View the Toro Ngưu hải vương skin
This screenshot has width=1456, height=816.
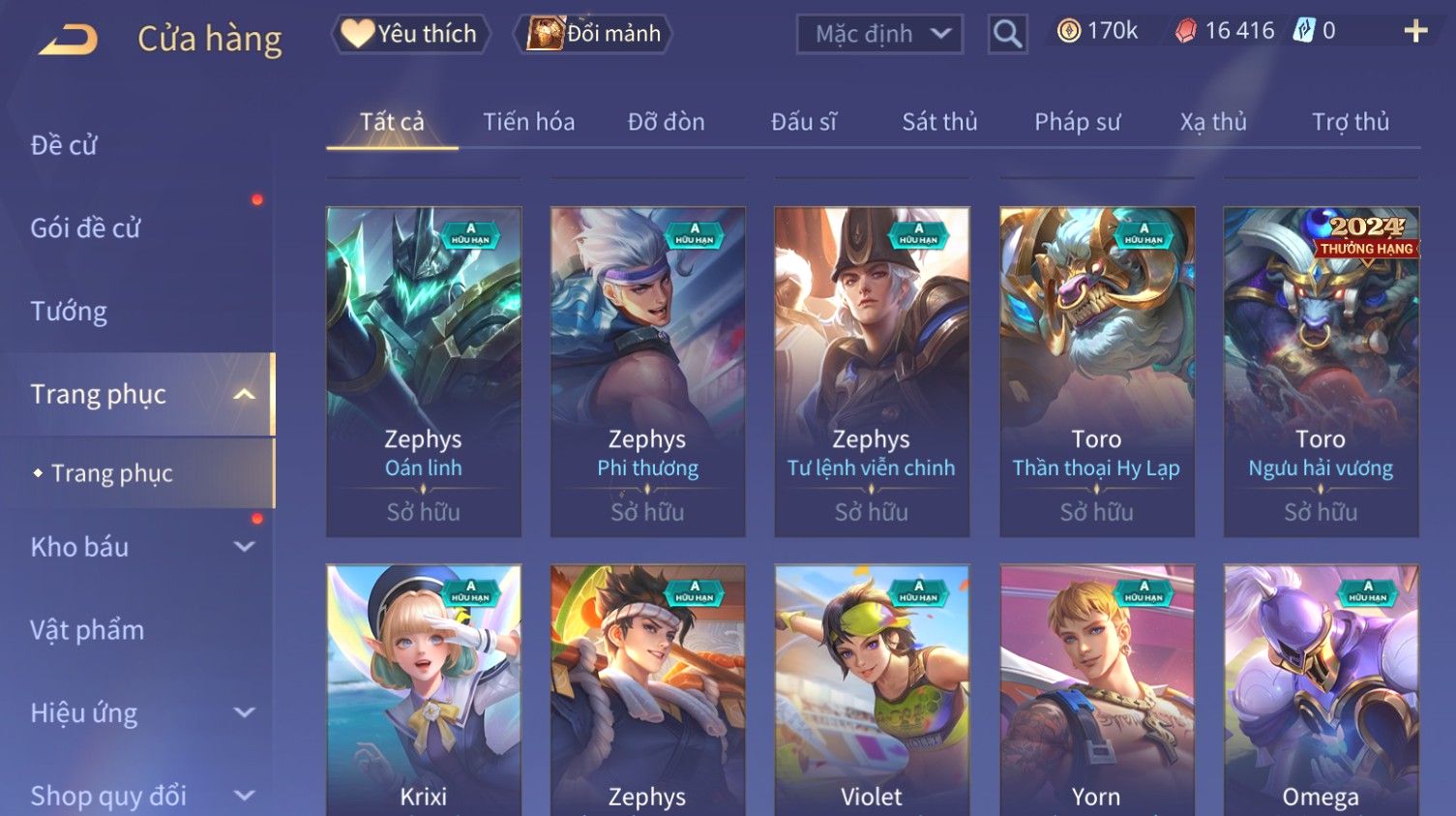pos(1321,372)
